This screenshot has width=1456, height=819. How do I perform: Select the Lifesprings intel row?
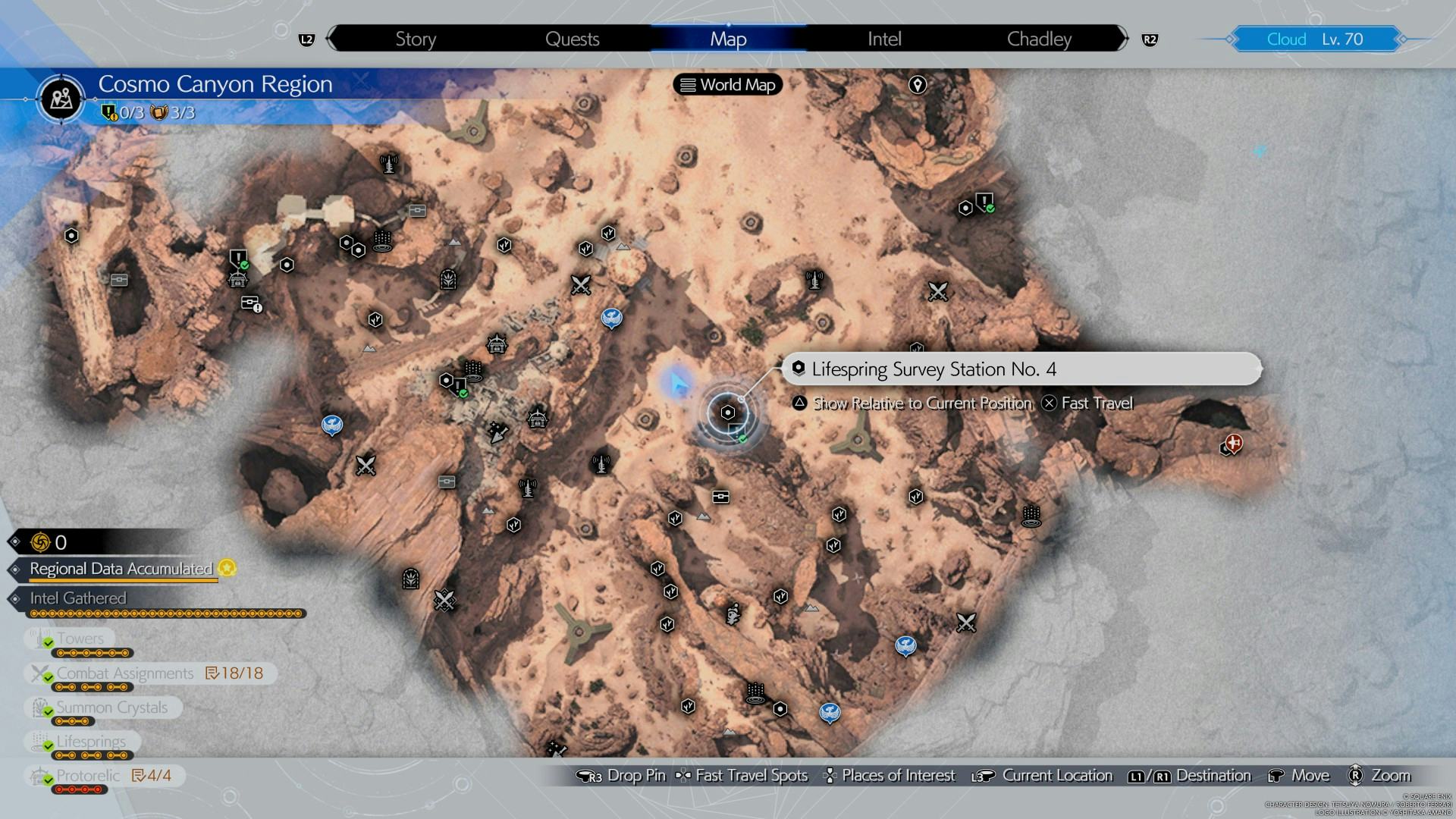(x=91, y=741)
